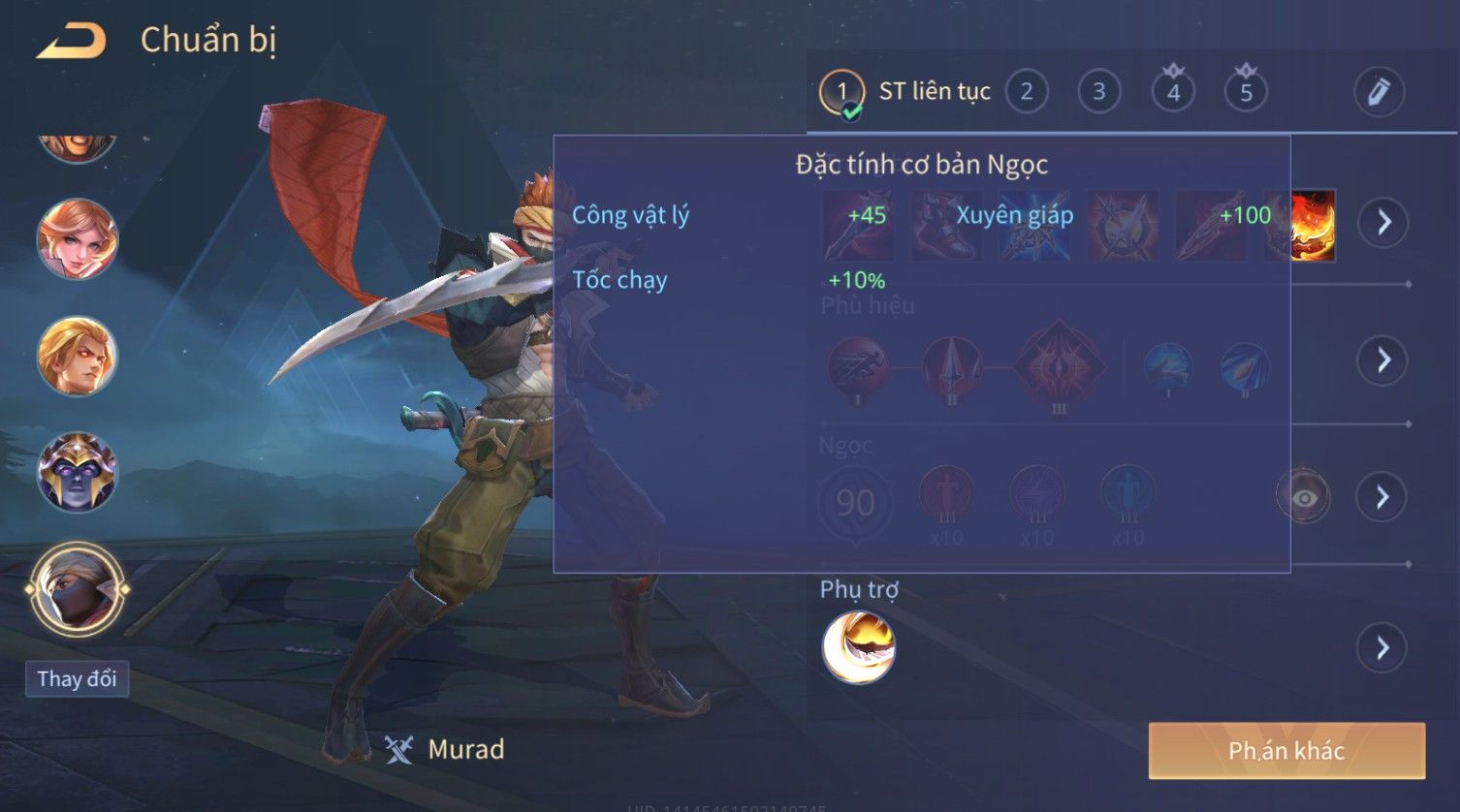Open the Phù hiệu badge settings arrow
The width and height of the screenshot is (1460, 812).
[1382, 360]
